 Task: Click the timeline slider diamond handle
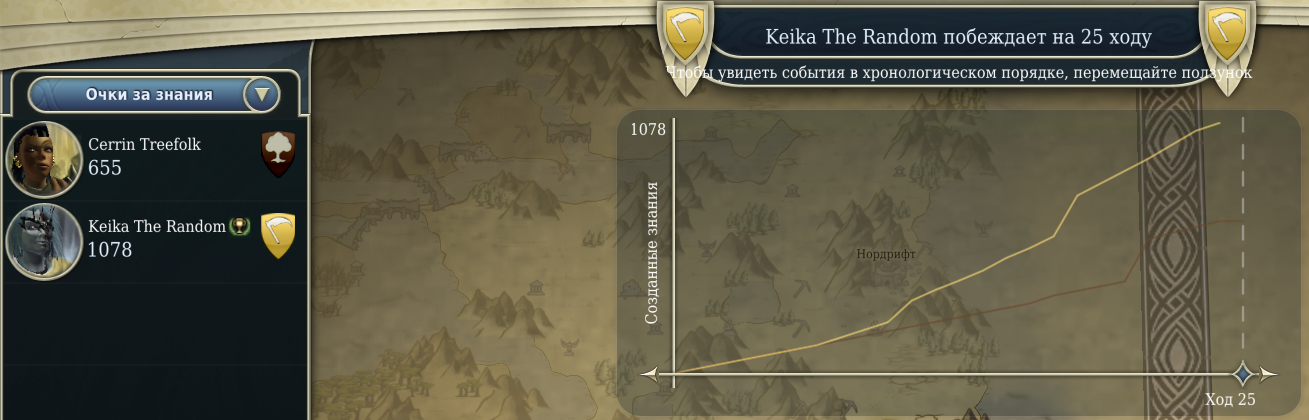tap(1243, 374)
